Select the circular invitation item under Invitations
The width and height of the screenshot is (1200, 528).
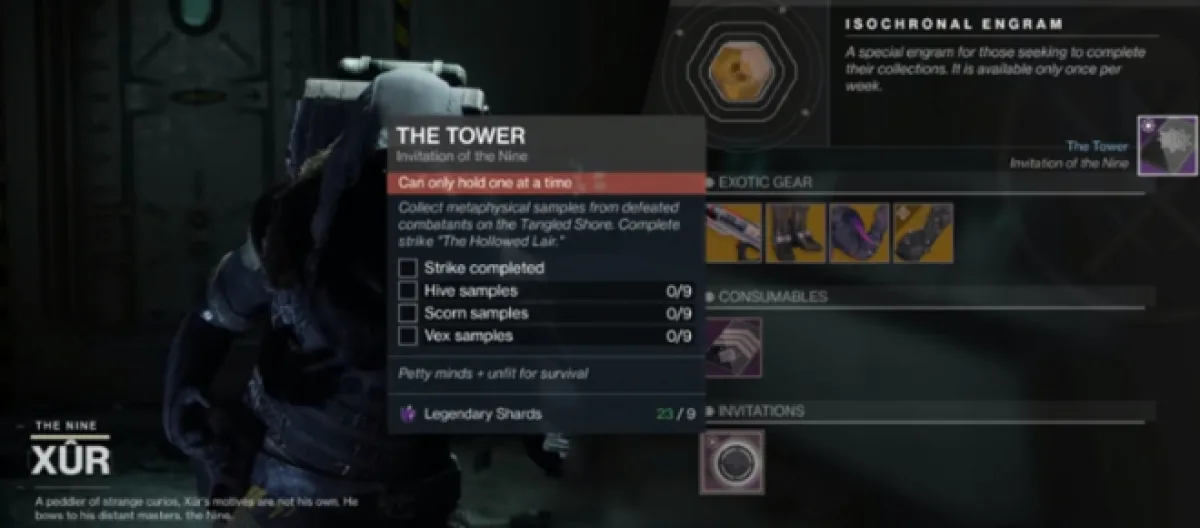(731, 462)
